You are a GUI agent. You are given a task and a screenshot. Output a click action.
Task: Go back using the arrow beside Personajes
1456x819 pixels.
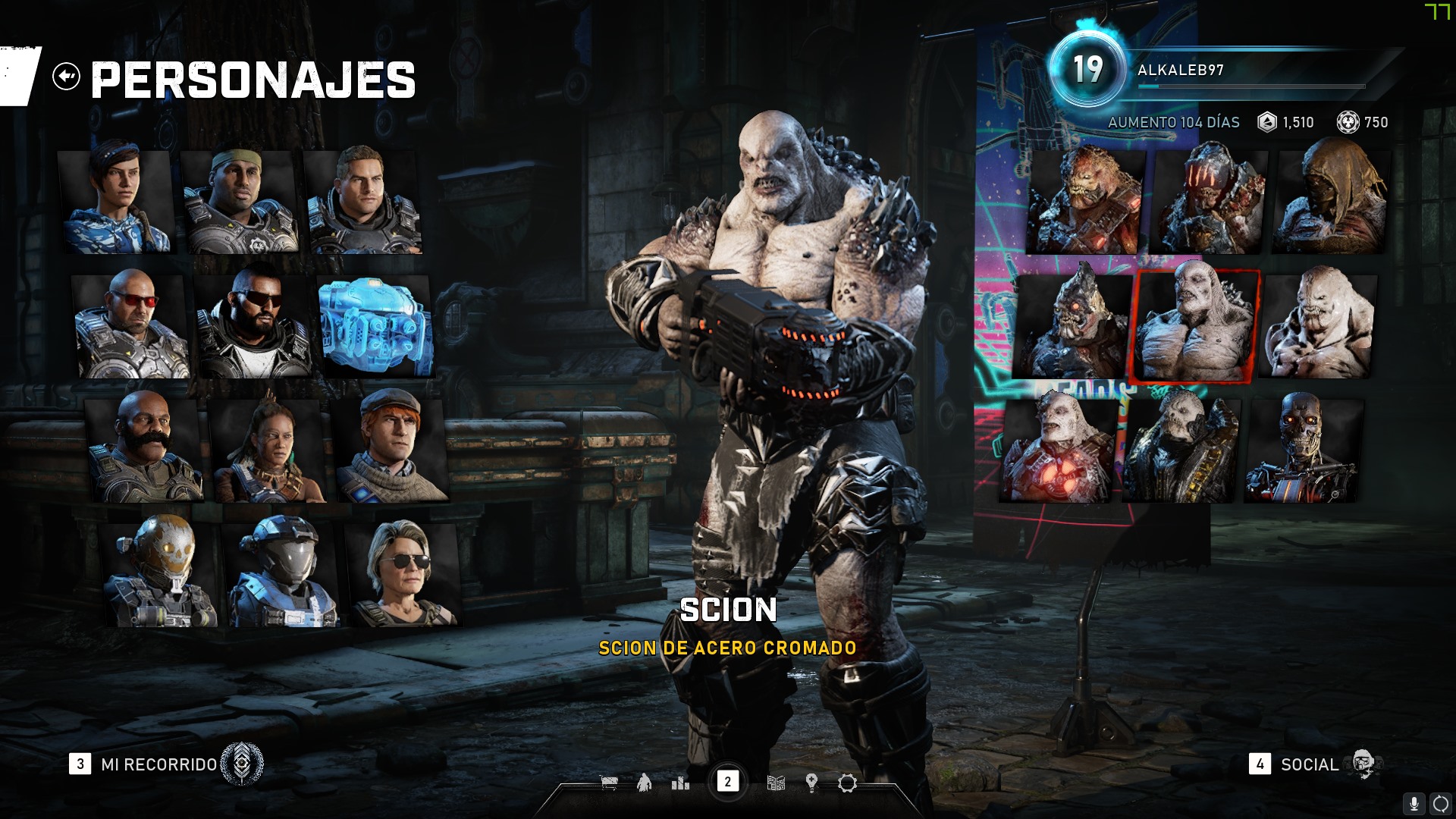click(x=67, y=77)
